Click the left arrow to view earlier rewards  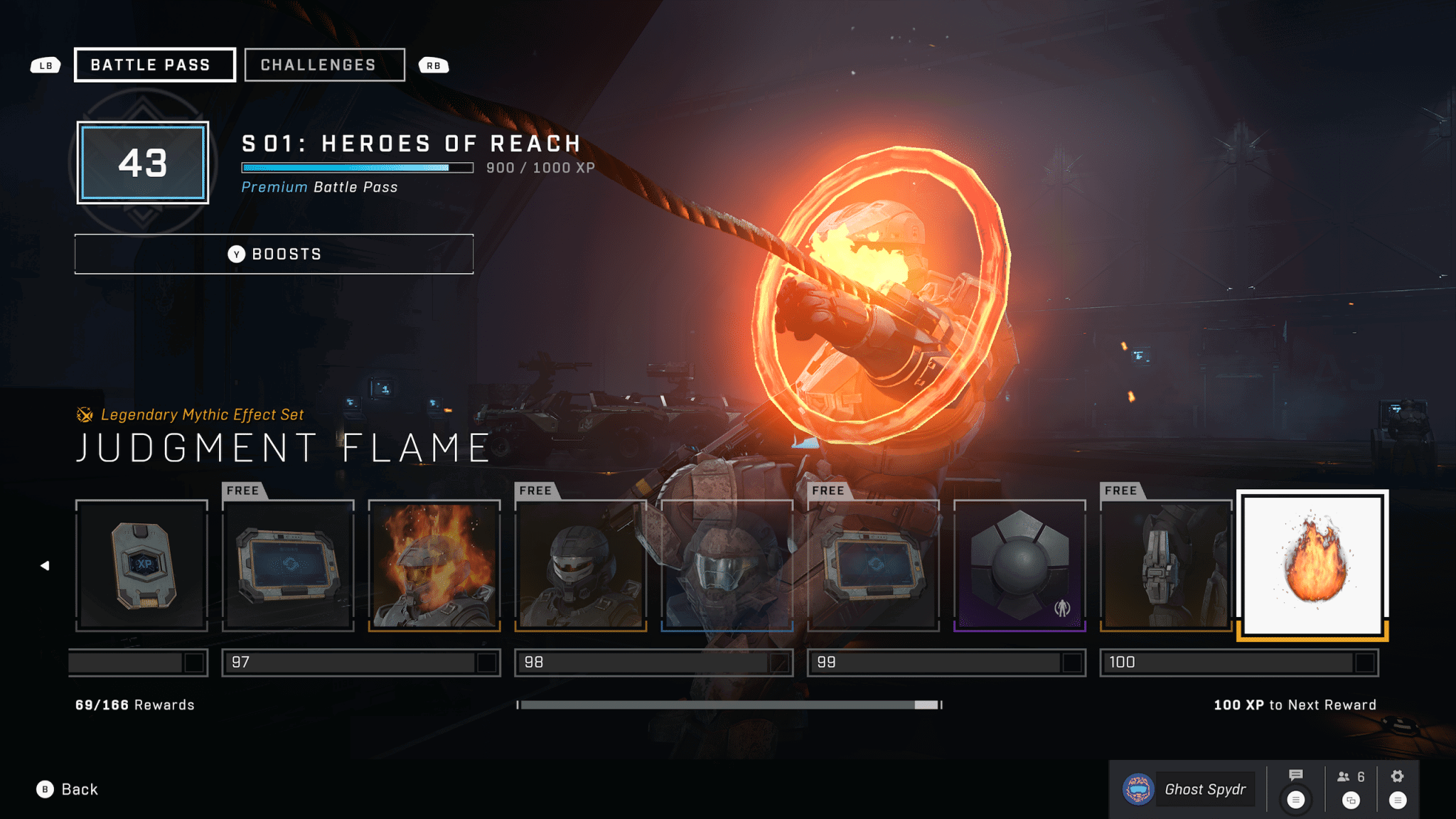click(45, 566)
